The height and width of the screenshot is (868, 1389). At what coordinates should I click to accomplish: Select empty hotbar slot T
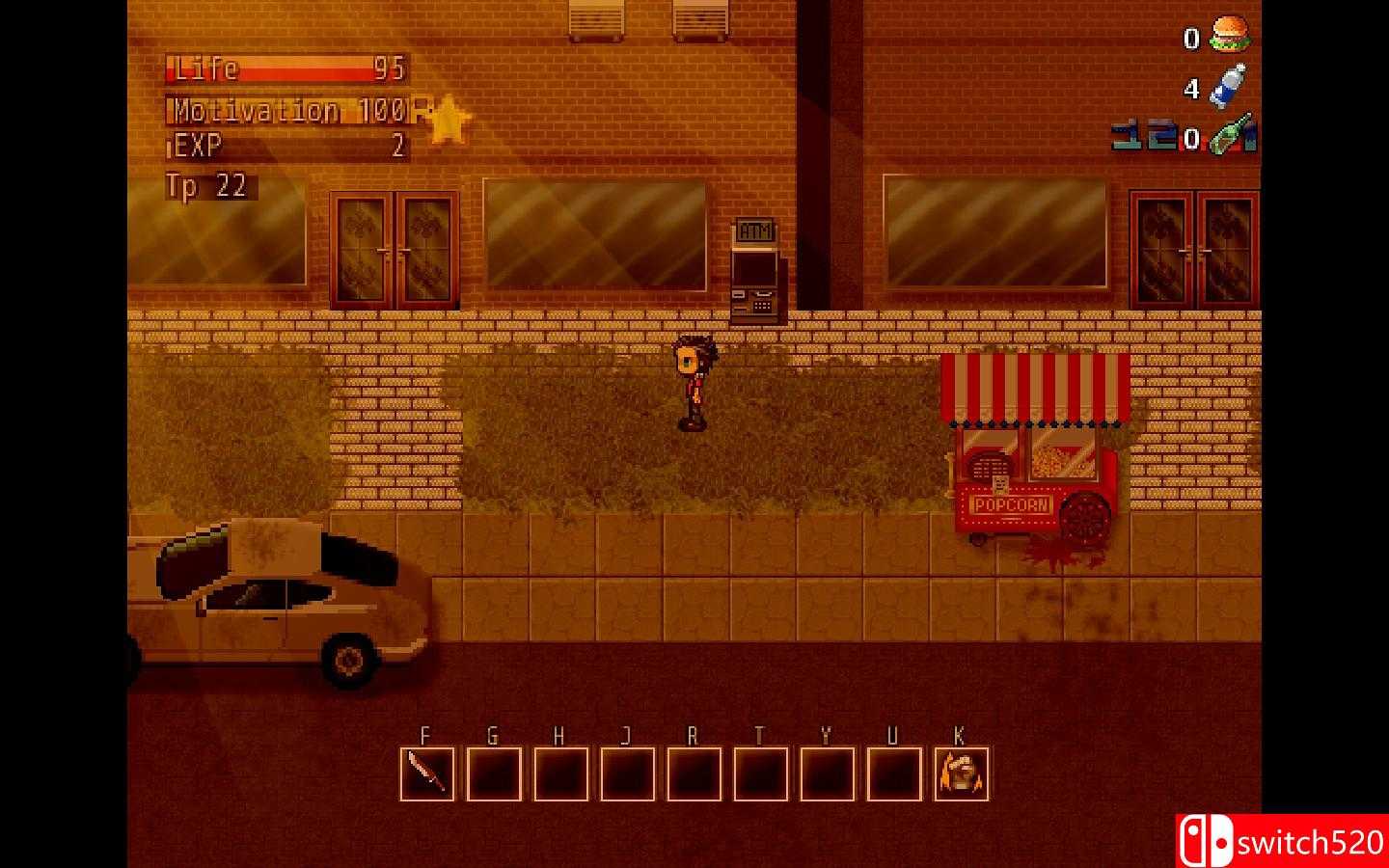click(x=759, y=773)
